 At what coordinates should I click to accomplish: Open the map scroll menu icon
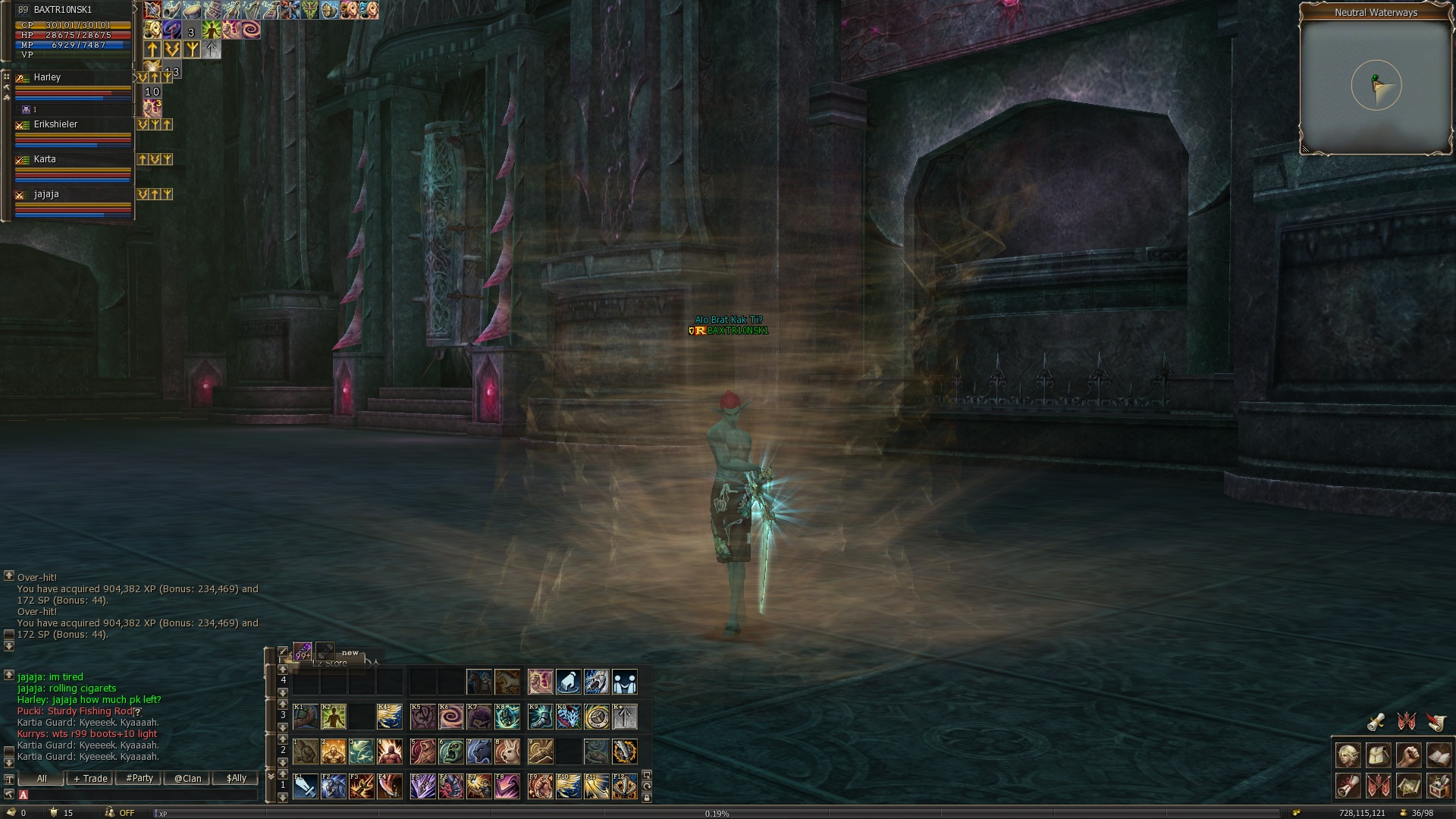tap(1408, 786)
